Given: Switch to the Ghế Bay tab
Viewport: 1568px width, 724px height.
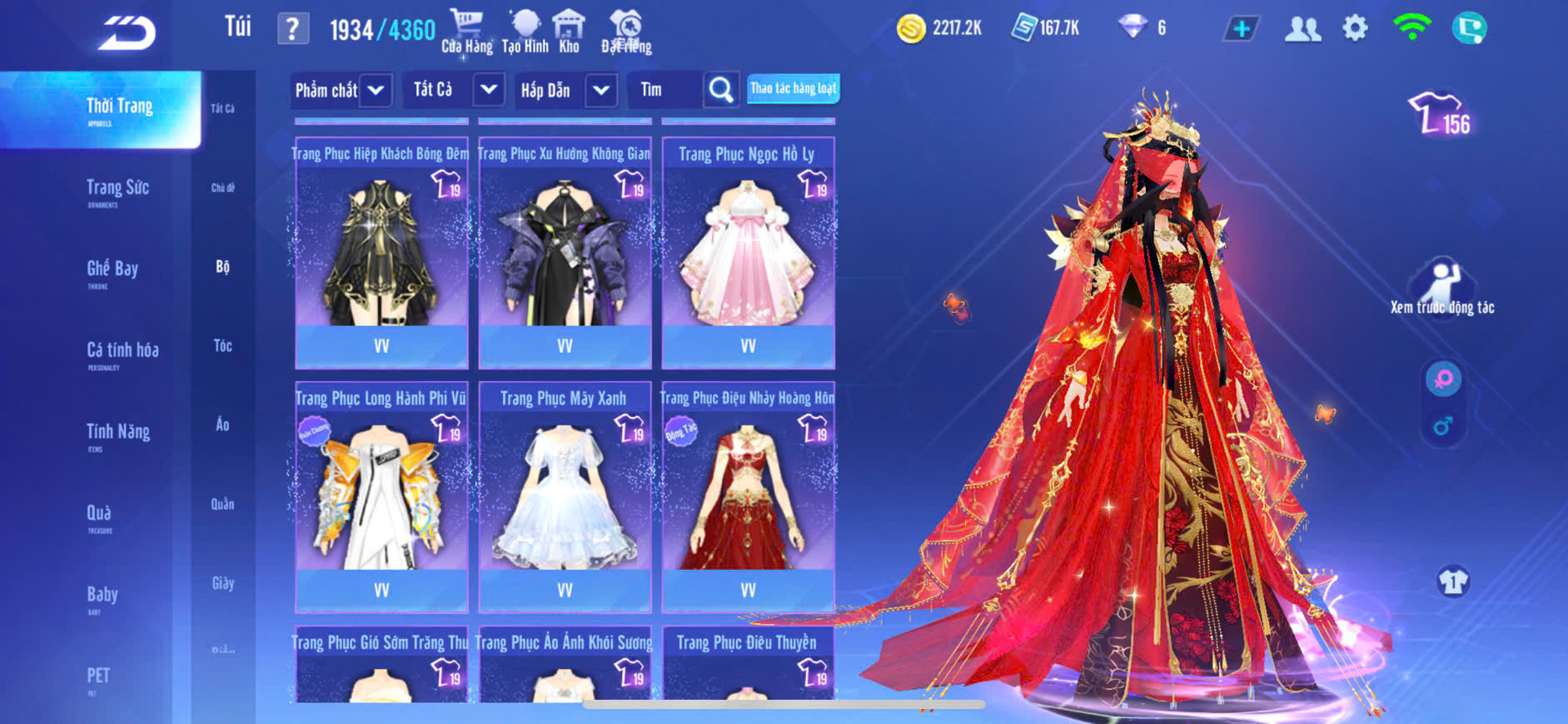Looking at the screenshot, I should coord(112,270).
